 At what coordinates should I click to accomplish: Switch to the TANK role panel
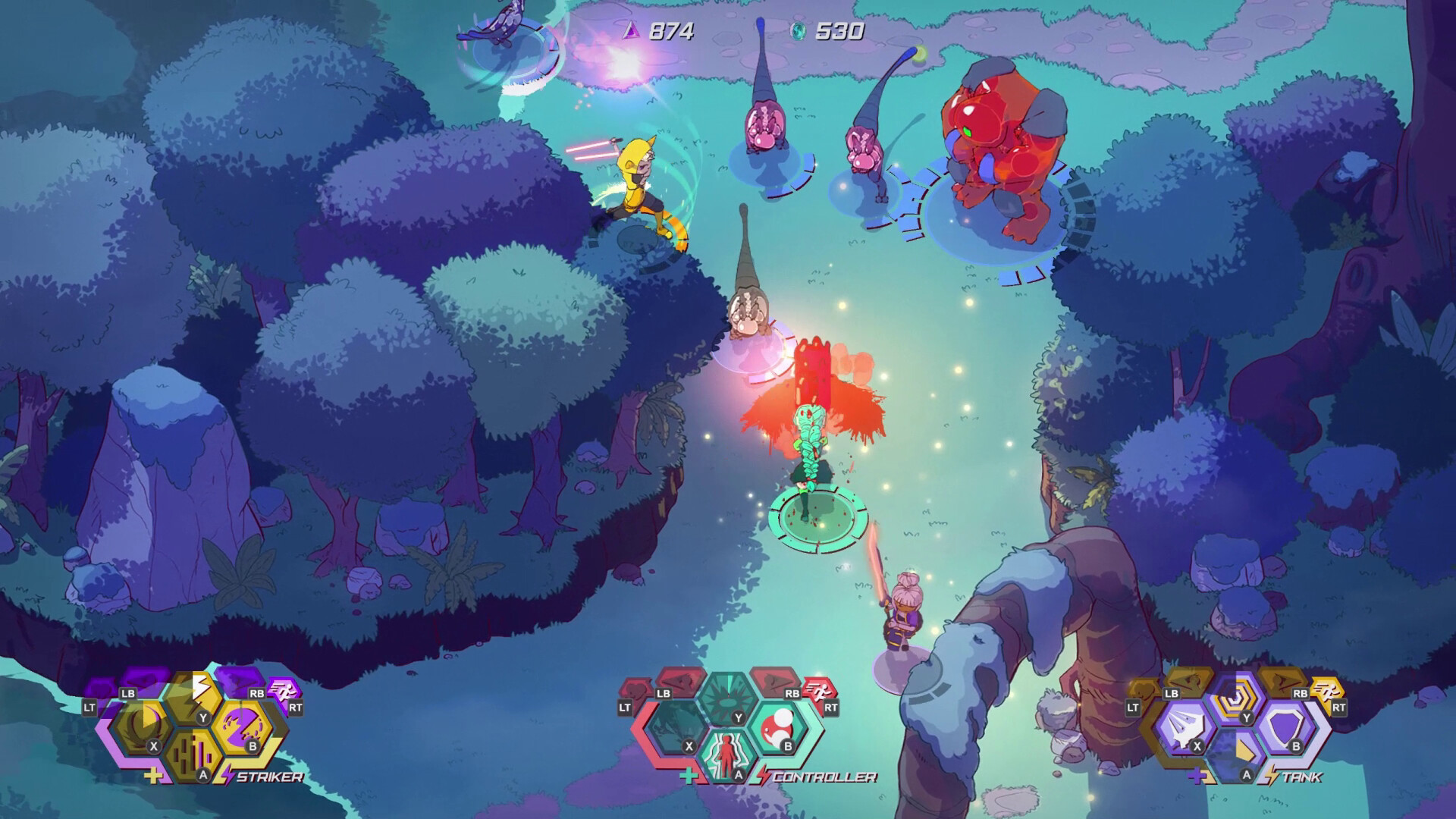coord(1302,777)
